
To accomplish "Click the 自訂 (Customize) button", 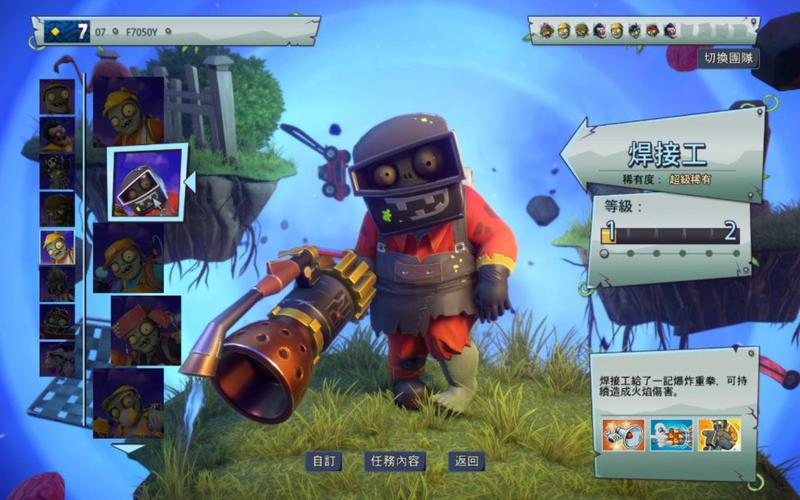I will (x=324, y=461).
